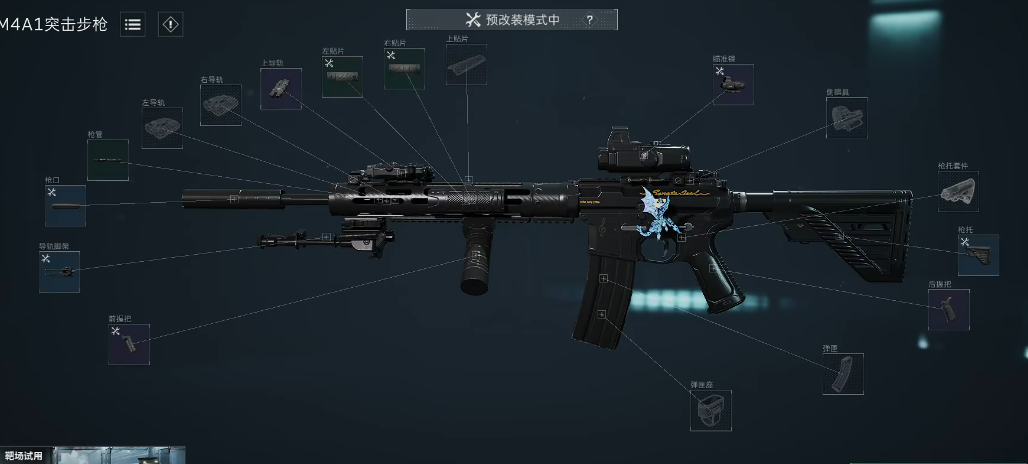1028x464 pixels.
Task: Select the 枪管 barrel slot
Action: click(107, 160)
